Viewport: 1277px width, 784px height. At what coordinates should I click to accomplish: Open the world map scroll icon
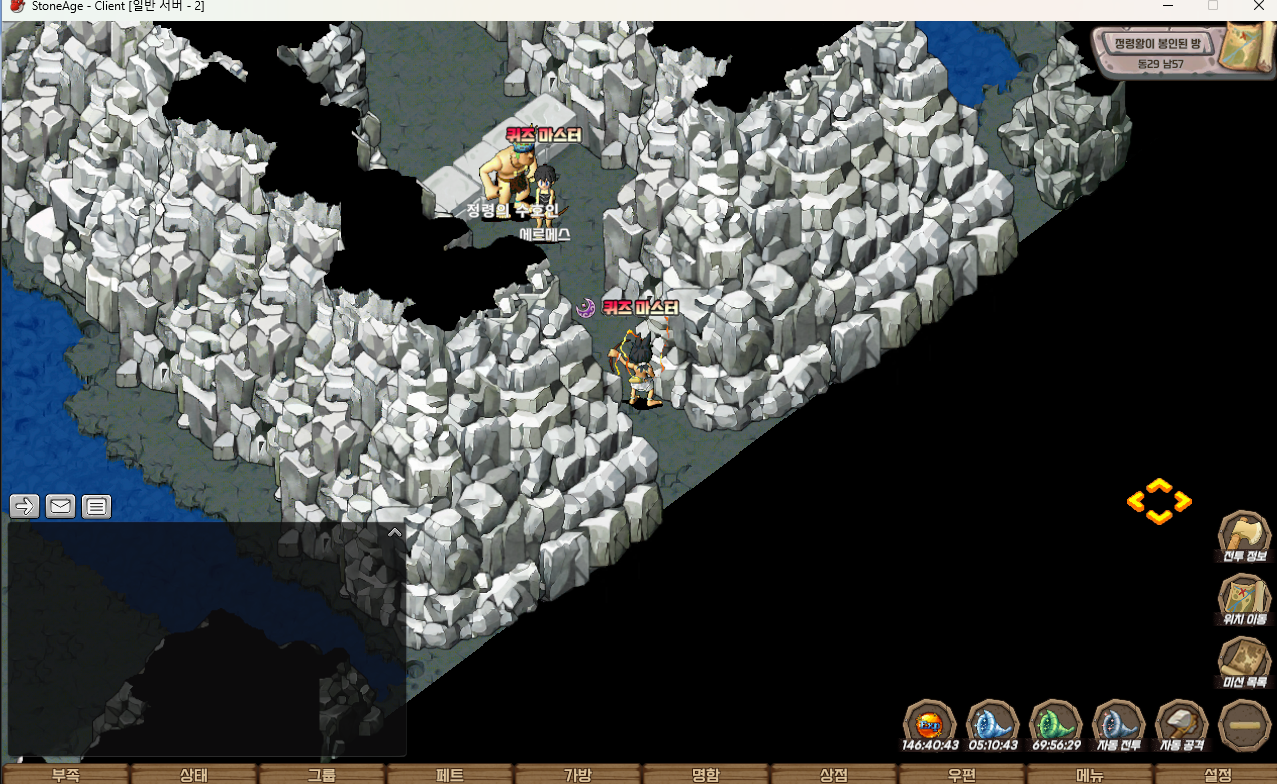pos(1245,45)
